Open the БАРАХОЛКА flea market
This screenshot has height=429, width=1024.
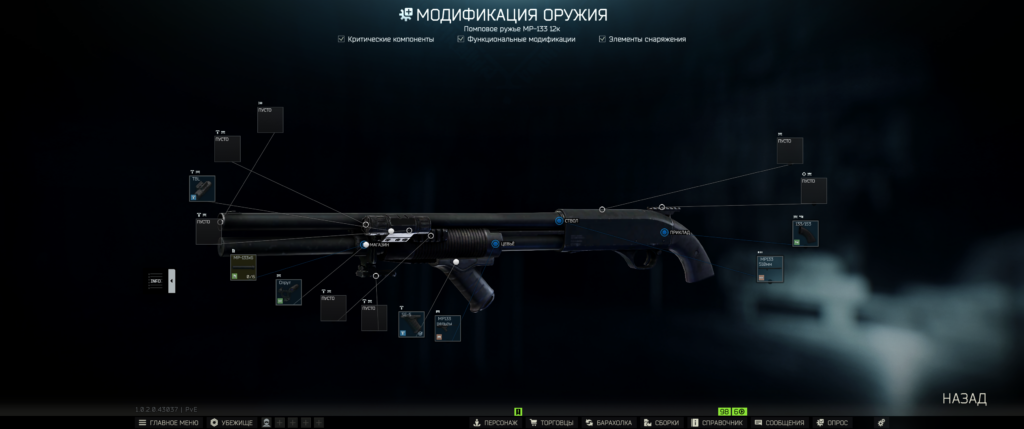click(608, 423)
